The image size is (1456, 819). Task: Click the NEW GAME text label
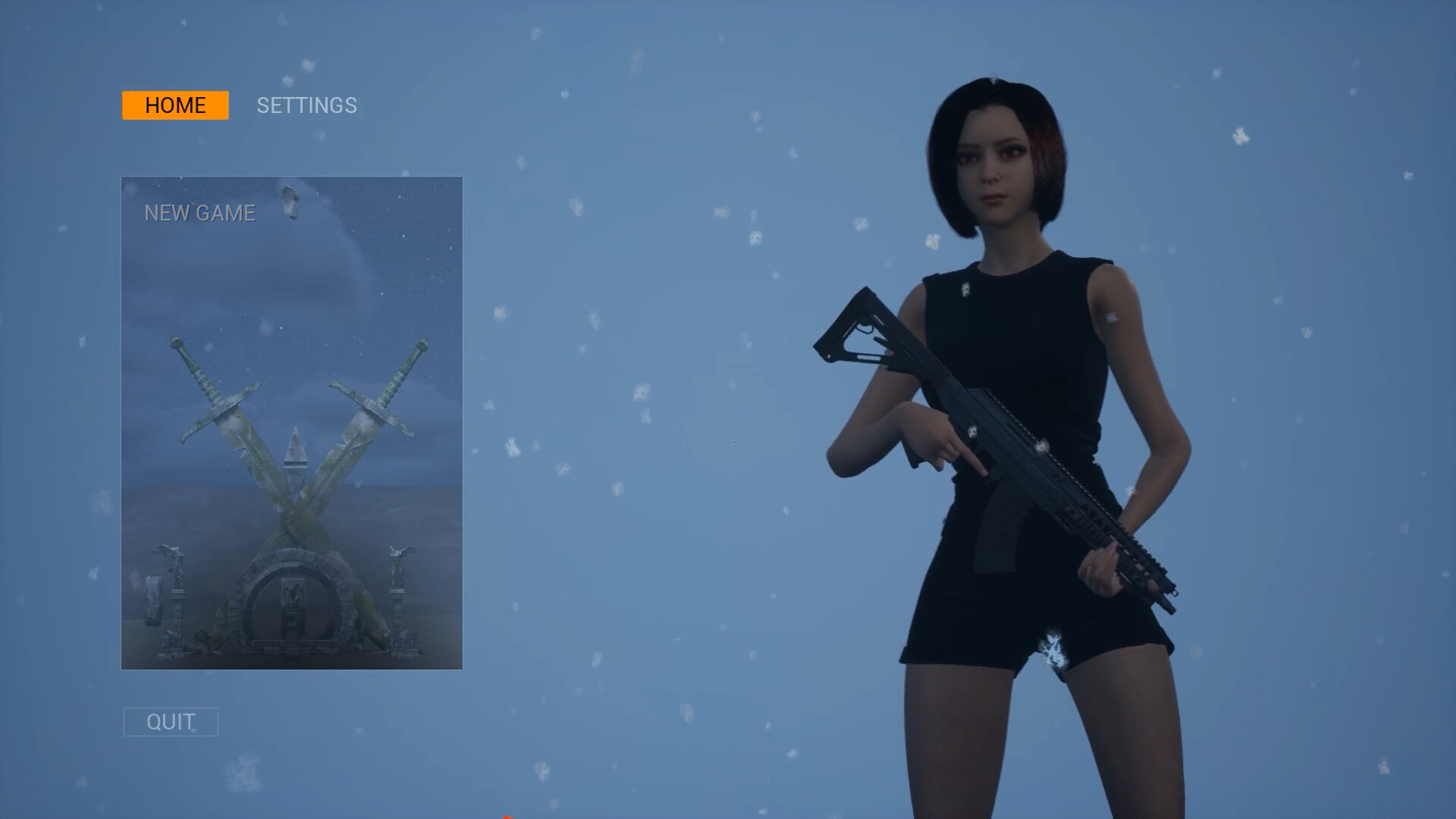[x=199, y=213]
